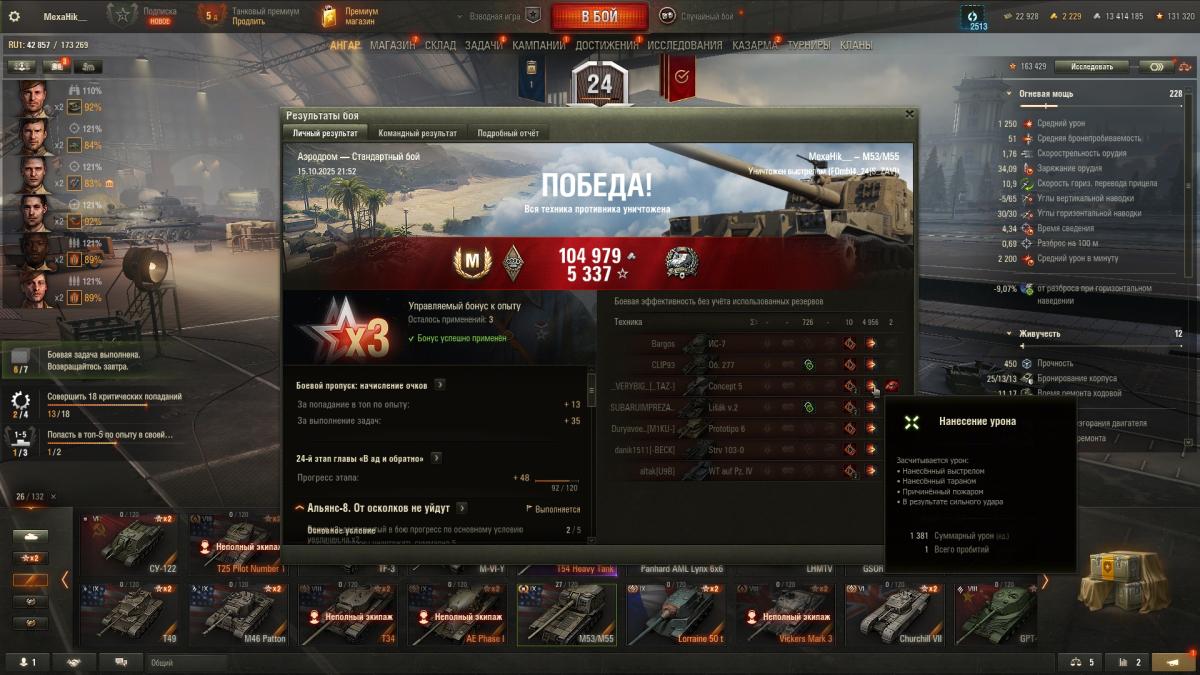Close the battle results window
1200x675 pixels.
(x=909, y=114)
